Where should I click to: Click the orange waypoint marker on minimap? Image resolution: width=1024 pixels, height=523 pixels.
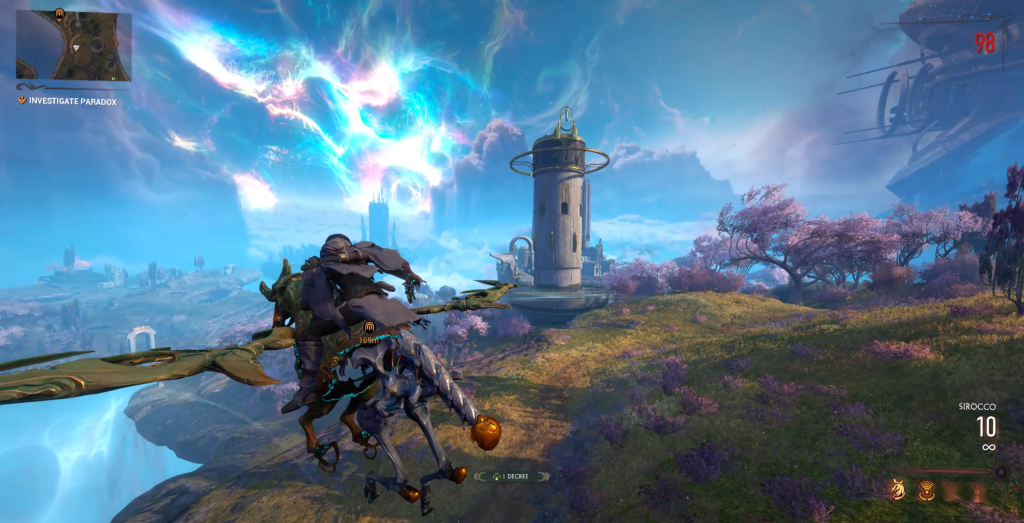(59, 14)
